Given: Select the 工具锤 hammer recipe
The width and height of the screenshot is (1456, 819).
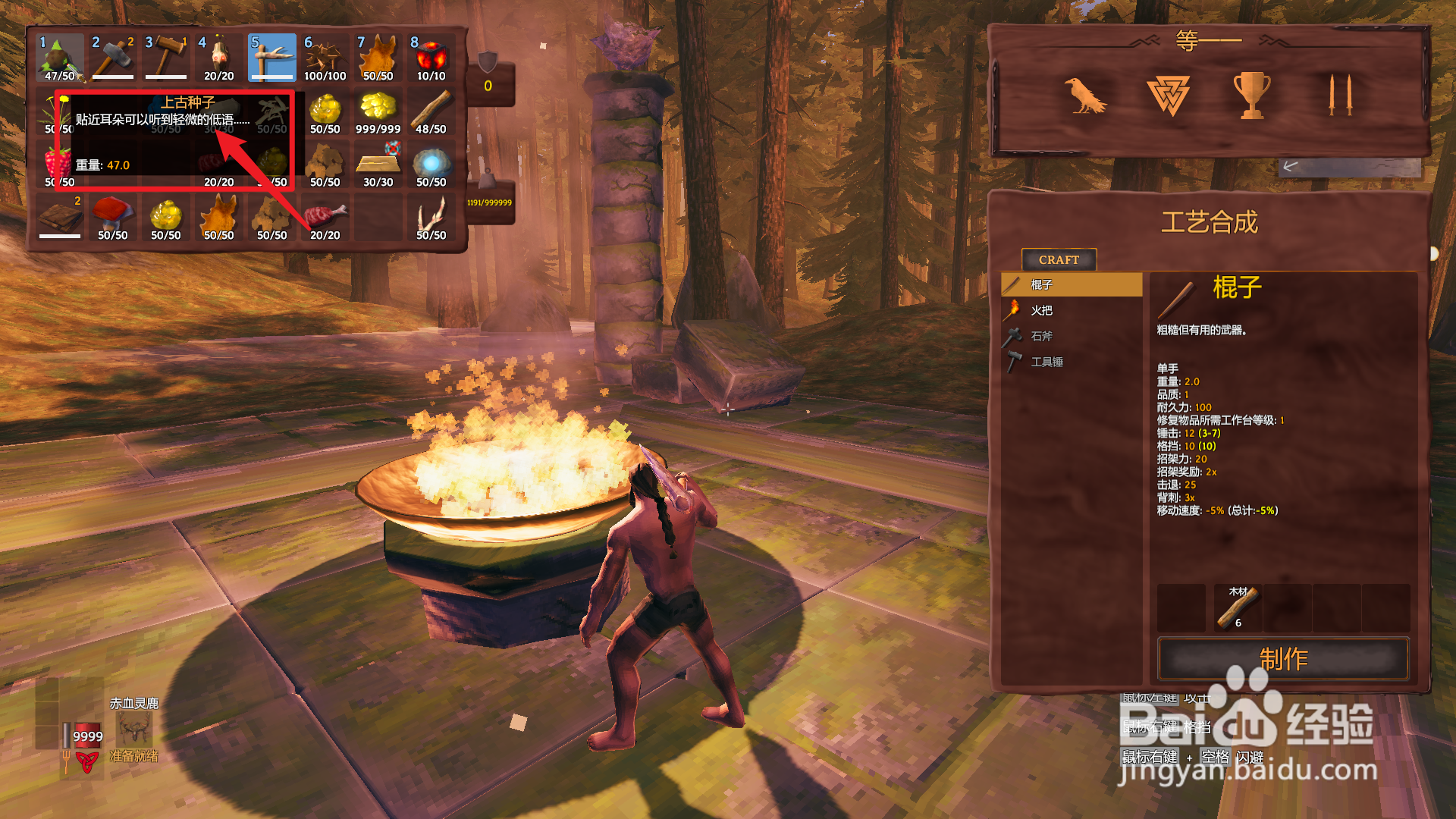Looking at the screenshot, I should tap(1071, 362).
